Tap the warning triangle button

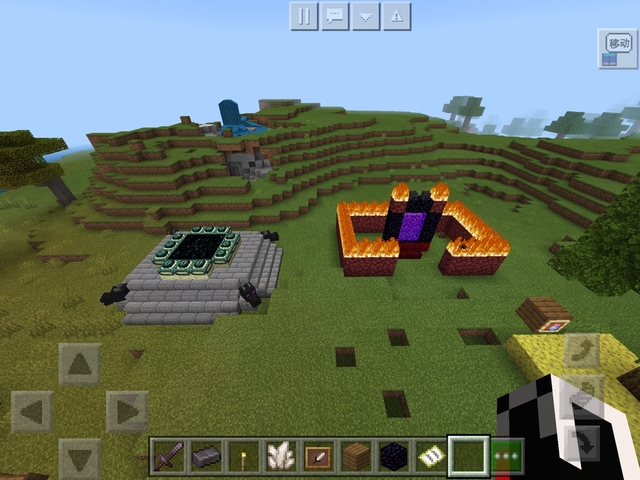click(x=397, y=16)
